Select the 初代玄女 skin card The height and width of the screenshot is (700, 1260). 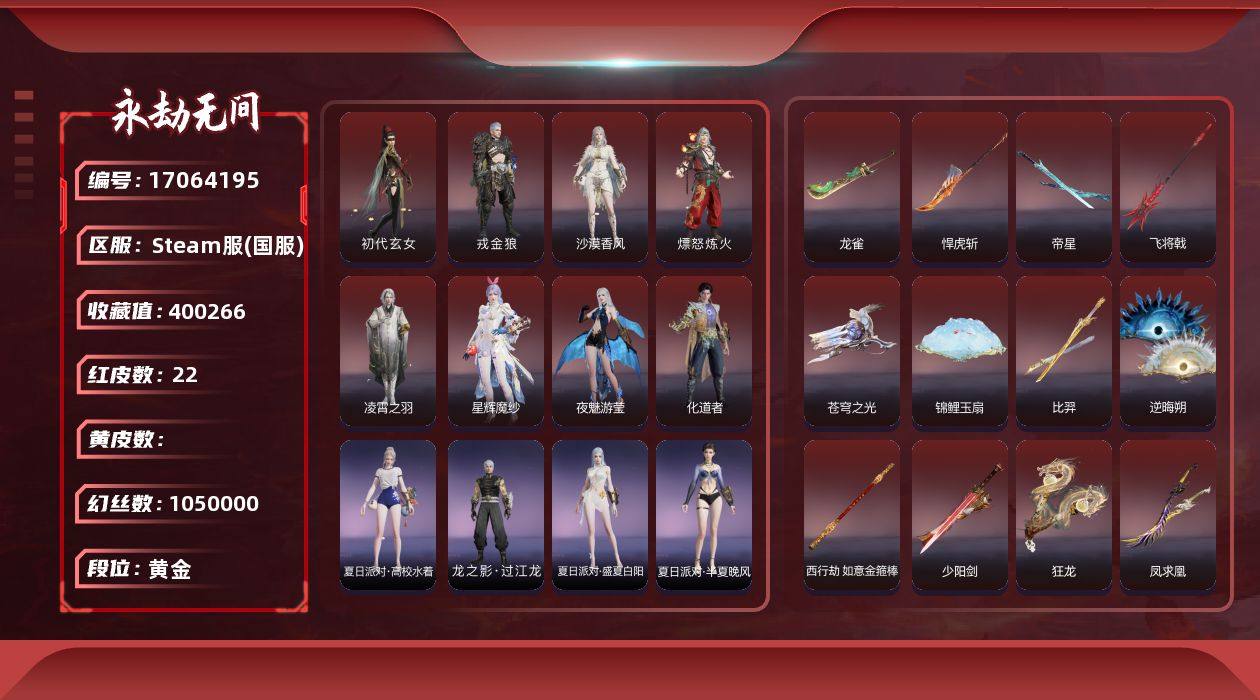(388, 187)
